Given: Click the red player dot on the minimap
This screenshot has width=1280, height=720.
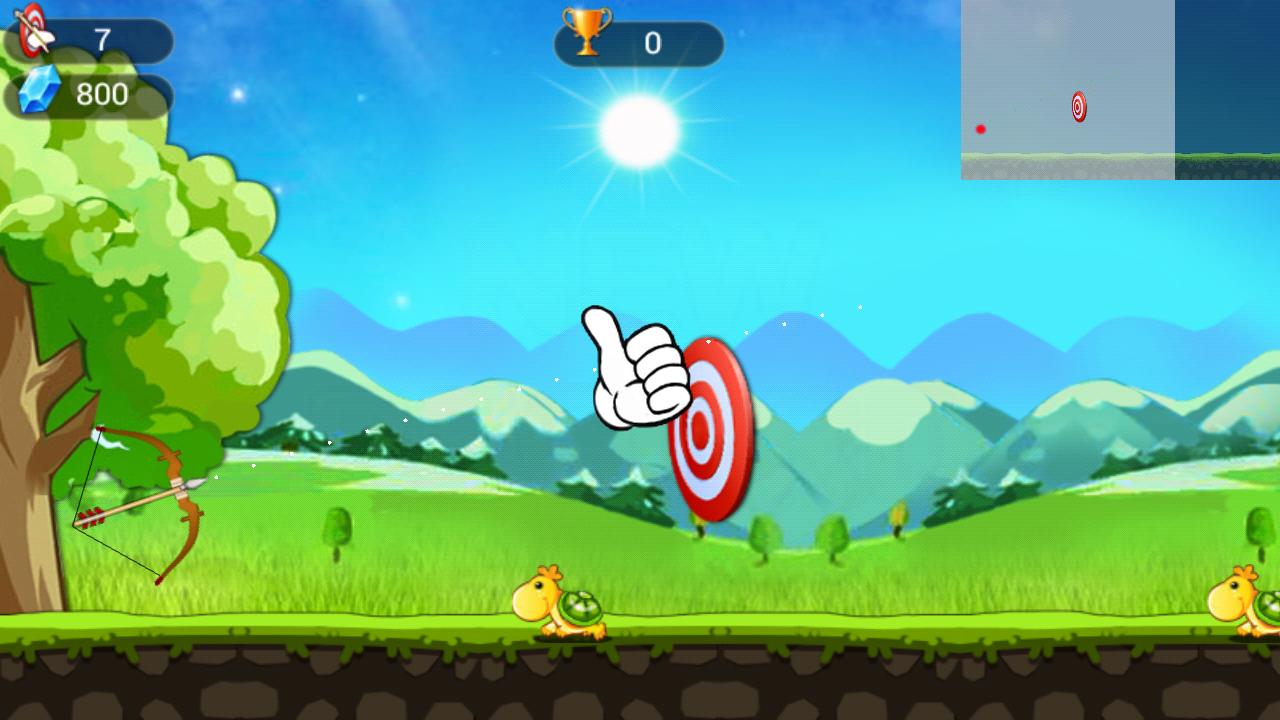Looking at the screenshot, I should click(981, 128).
